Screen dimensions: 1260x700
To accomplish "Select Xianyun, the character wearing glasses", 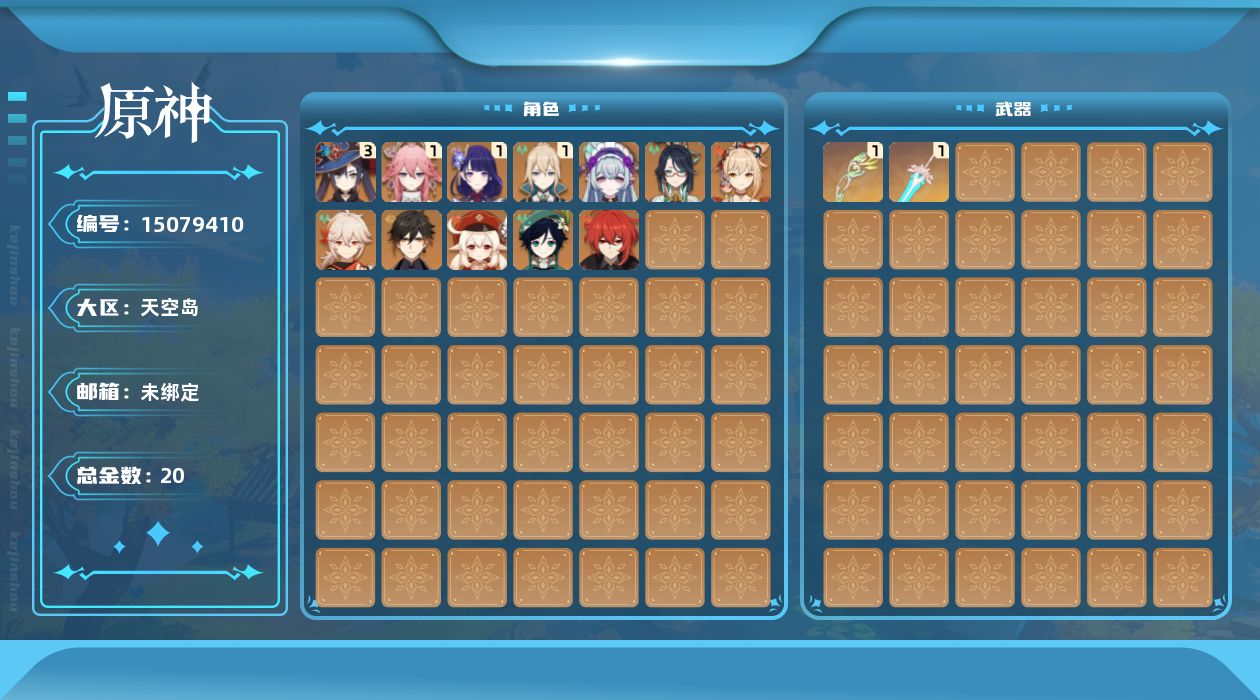I will (x=676, y=172).
